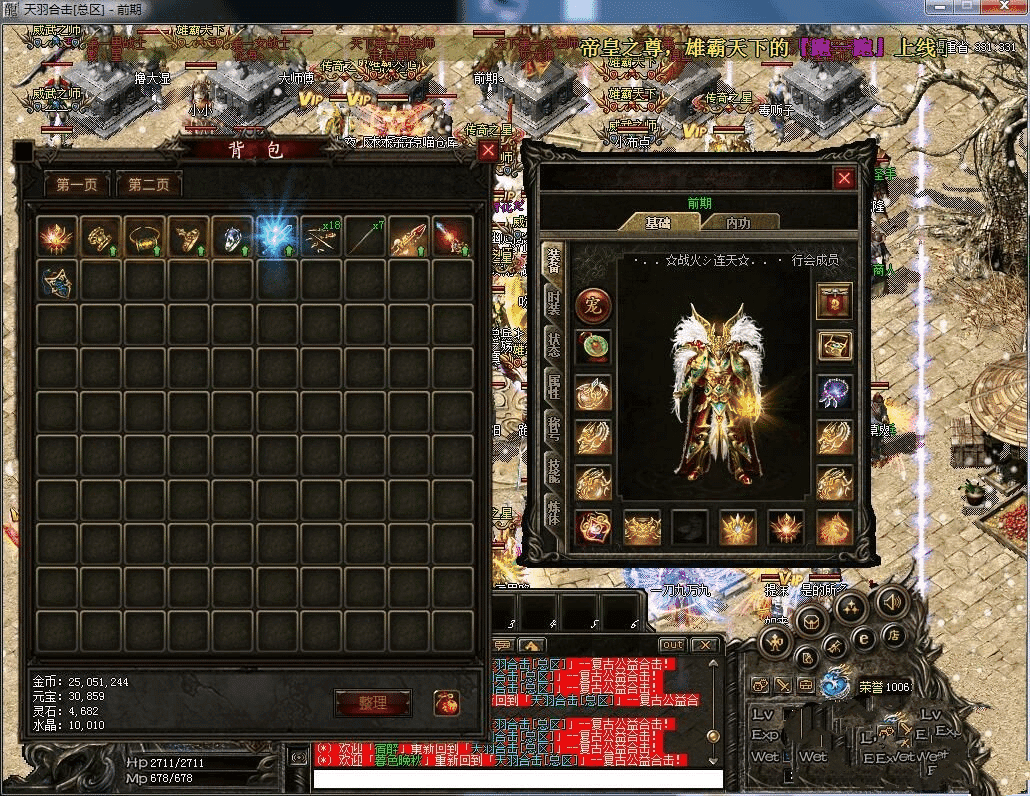The width and height of the screenshot is (1030, 796).
Task: Click the chat text input box
Action: click(517, 778)
